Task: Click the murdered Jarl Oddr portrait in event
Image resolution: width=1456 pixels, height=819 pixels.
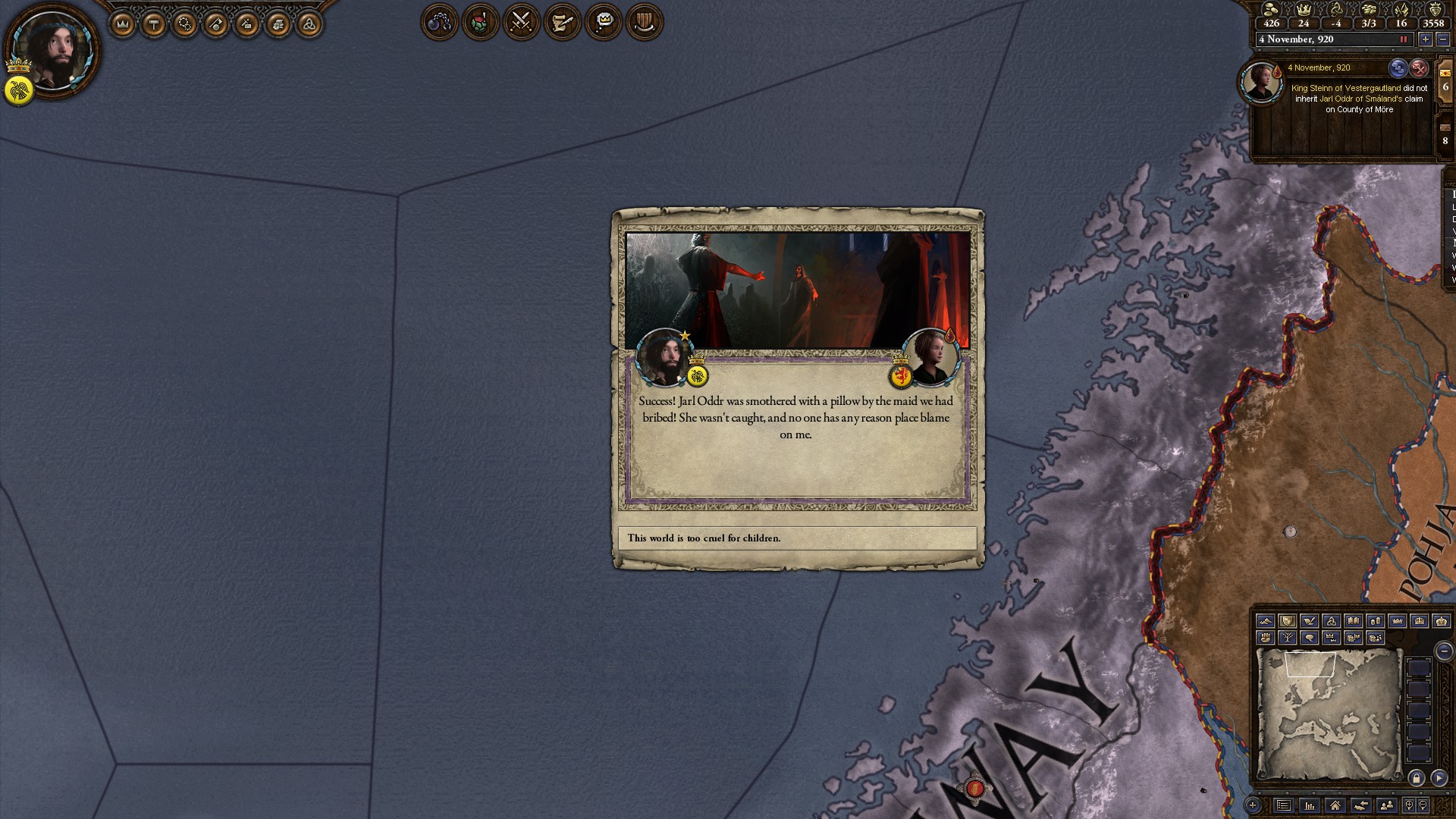Action: click(931, 356)
